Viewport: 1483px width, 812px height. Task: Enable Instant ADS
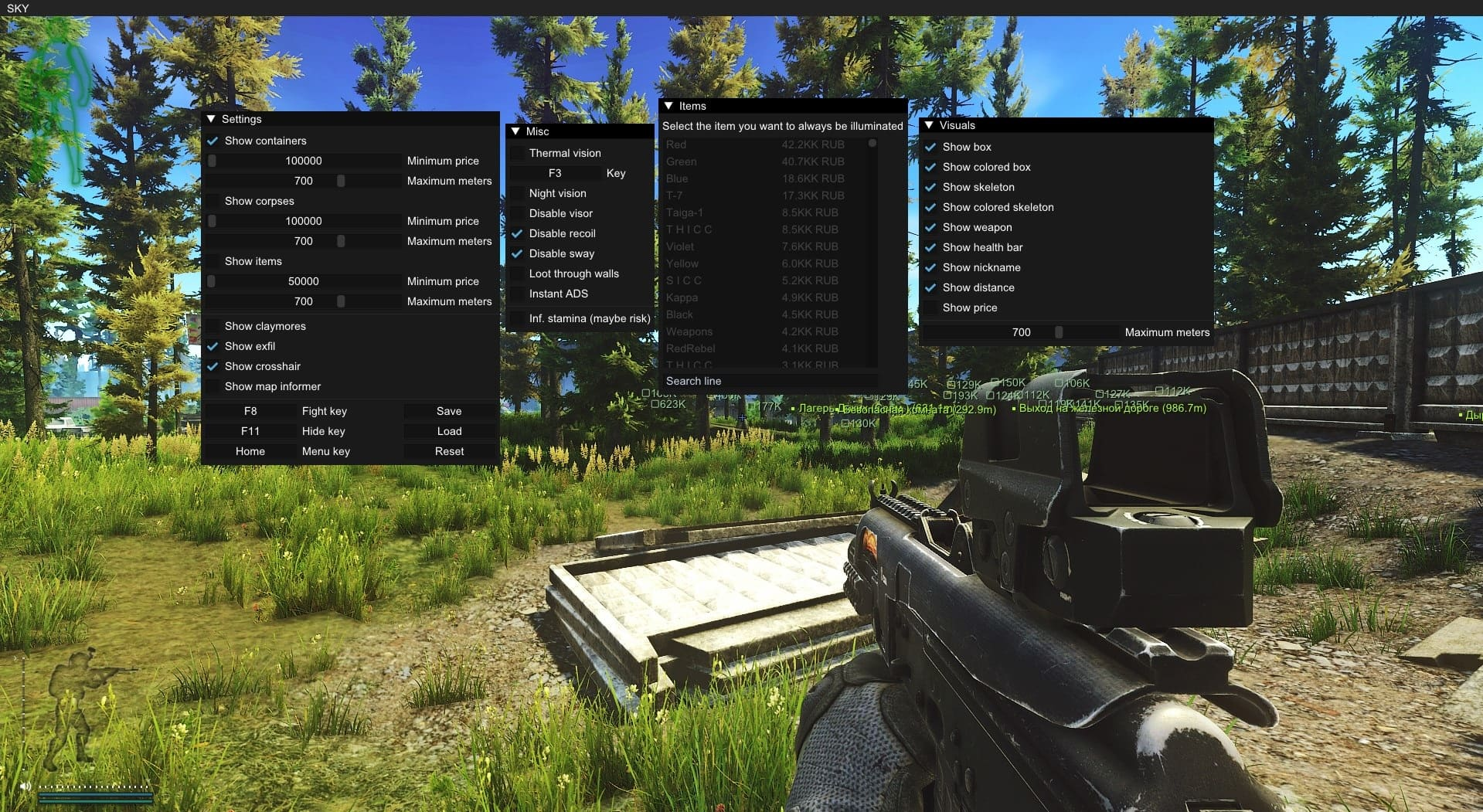pyautogui.click(x=517, y=294)
